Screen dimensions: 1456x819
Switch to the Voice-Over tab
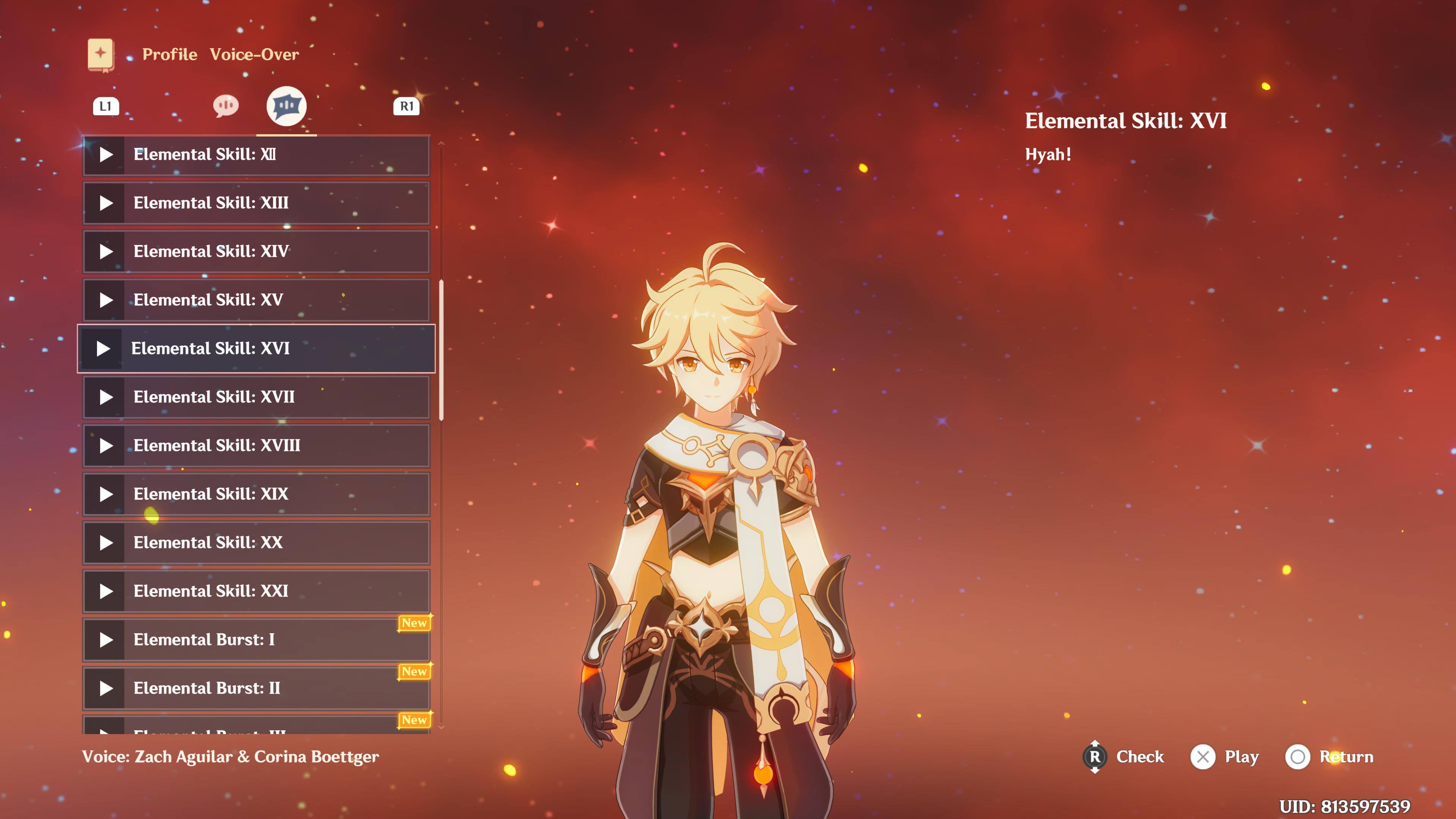tap(255, 54)
